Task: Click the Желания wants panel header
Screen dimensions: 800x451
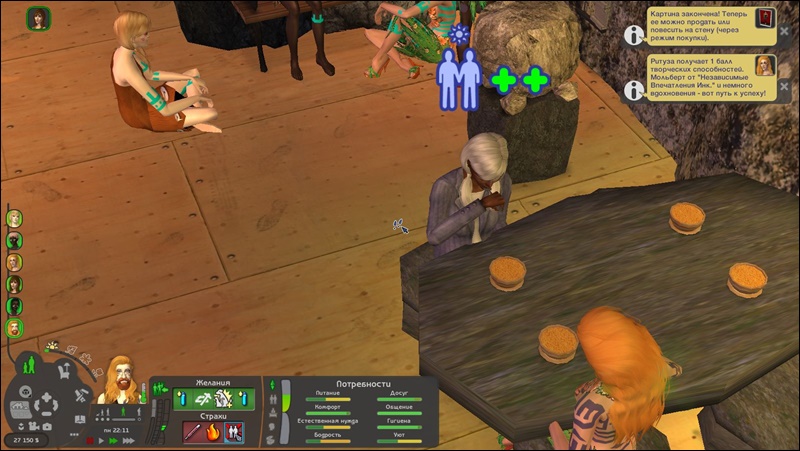Action: (213, 383)
